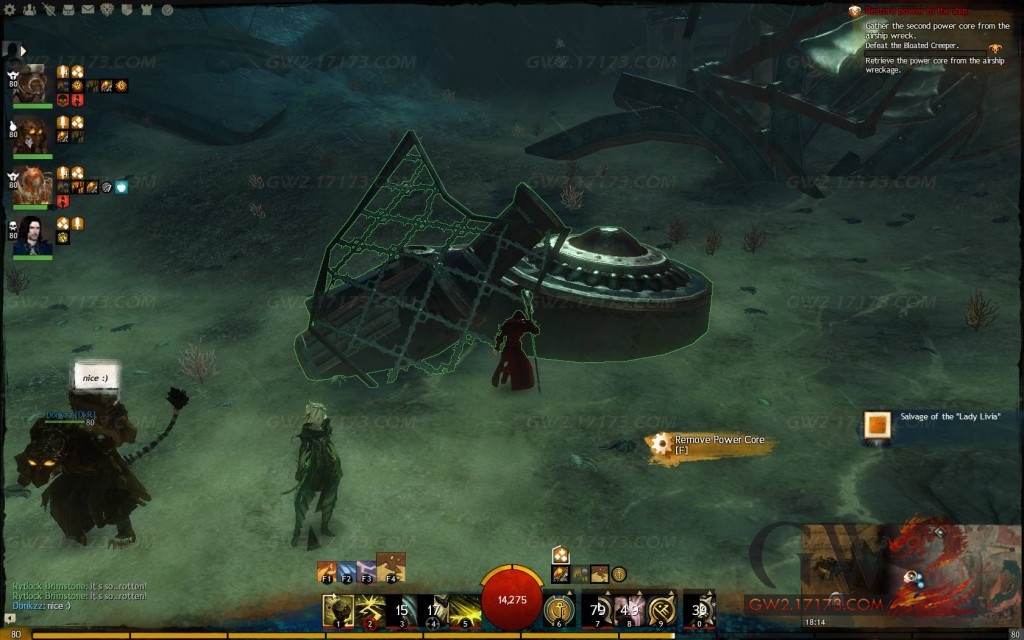Switch to the F2 water attunement

tap(346, 573)
